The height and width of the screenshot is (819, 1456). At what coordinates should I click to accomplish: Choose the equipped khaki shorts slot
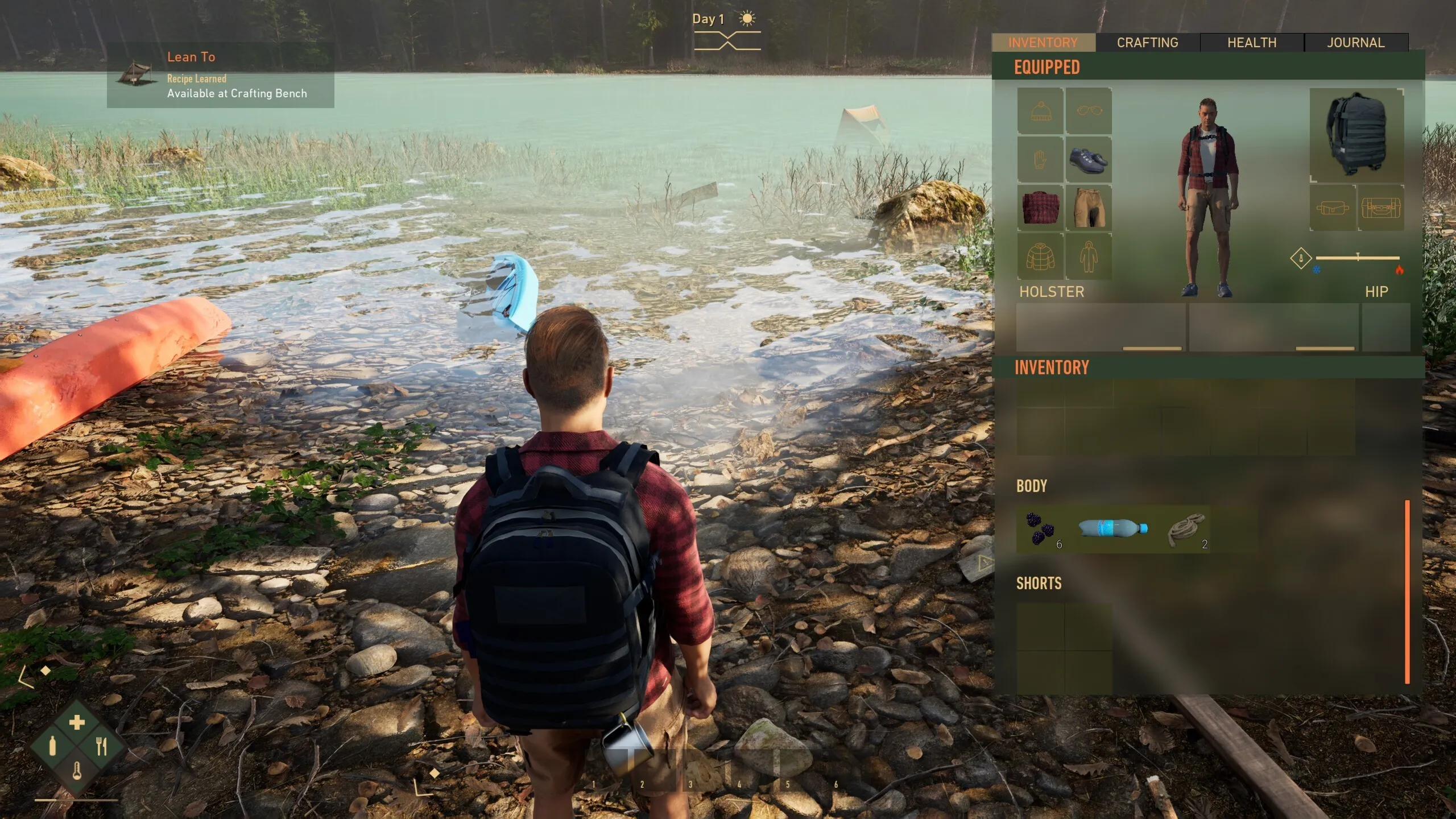1088,208
